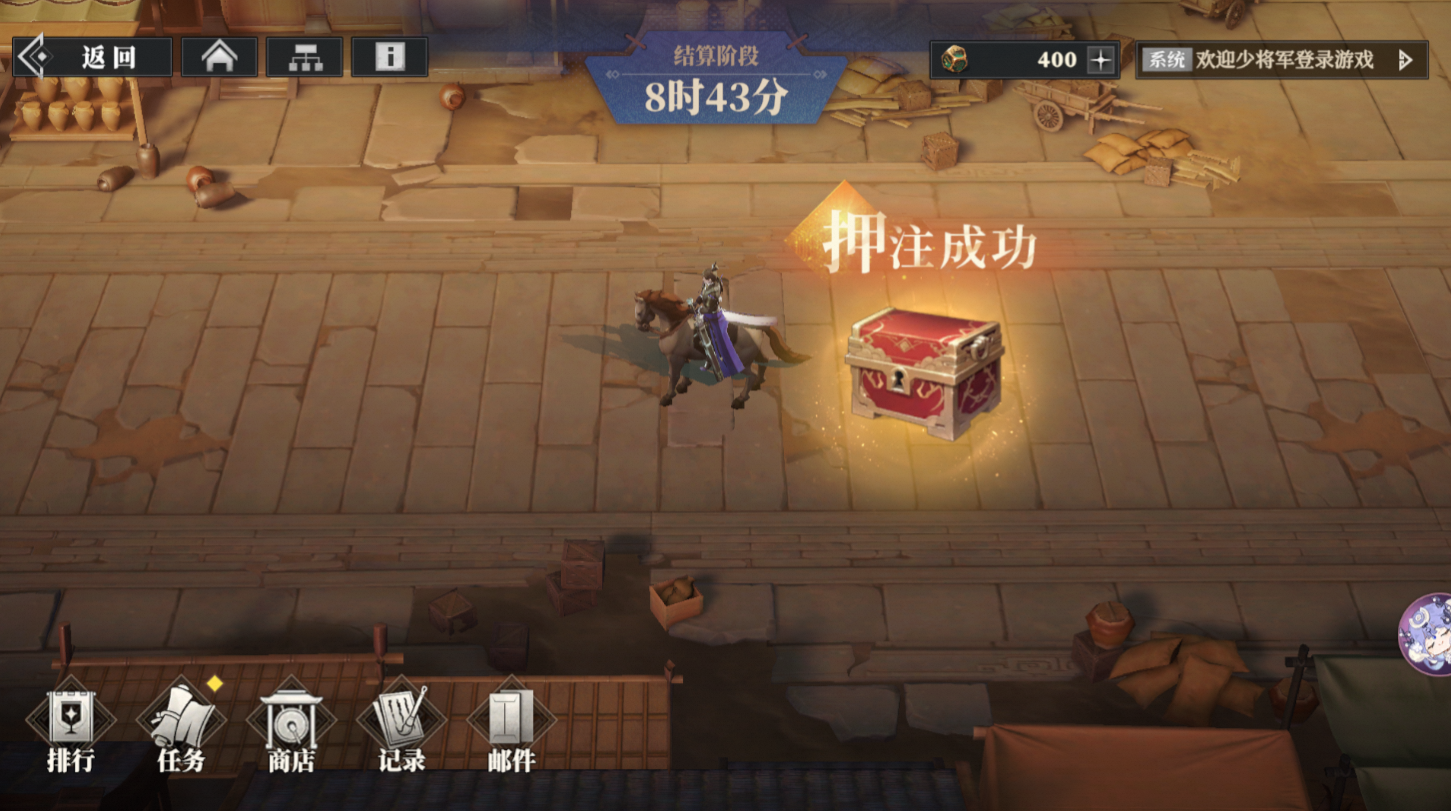This screenshot has width=1451, height=811.
Task: Click the plus beside 400 currency
Action: [x=1100, y=60]
